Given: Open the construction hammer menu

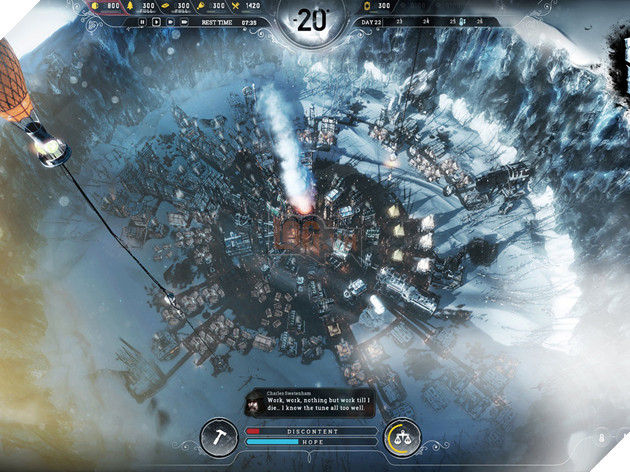Looking at the screenshot, I should tap(219, 435).
